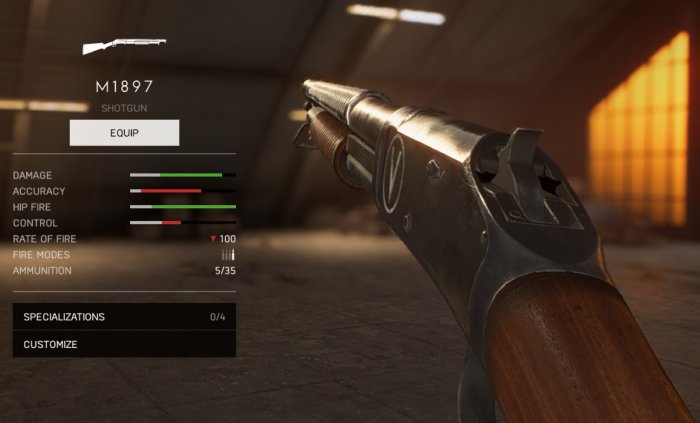Equip the M1897 shotgun
Viewport: 700px width, 423px height.
124,133
